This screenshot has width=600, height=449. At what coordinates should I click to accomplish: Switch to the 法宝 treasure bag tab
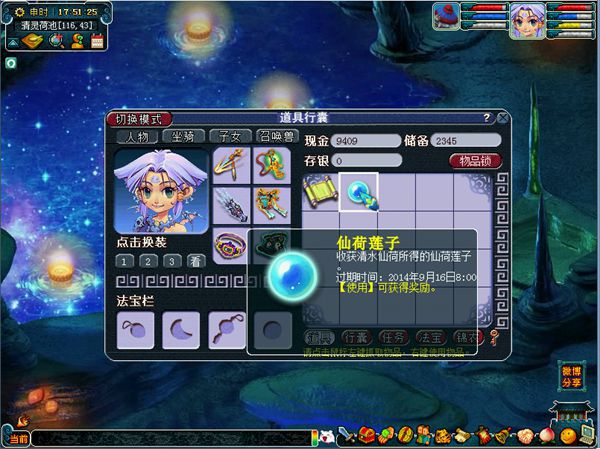click(x=427, y=337)
